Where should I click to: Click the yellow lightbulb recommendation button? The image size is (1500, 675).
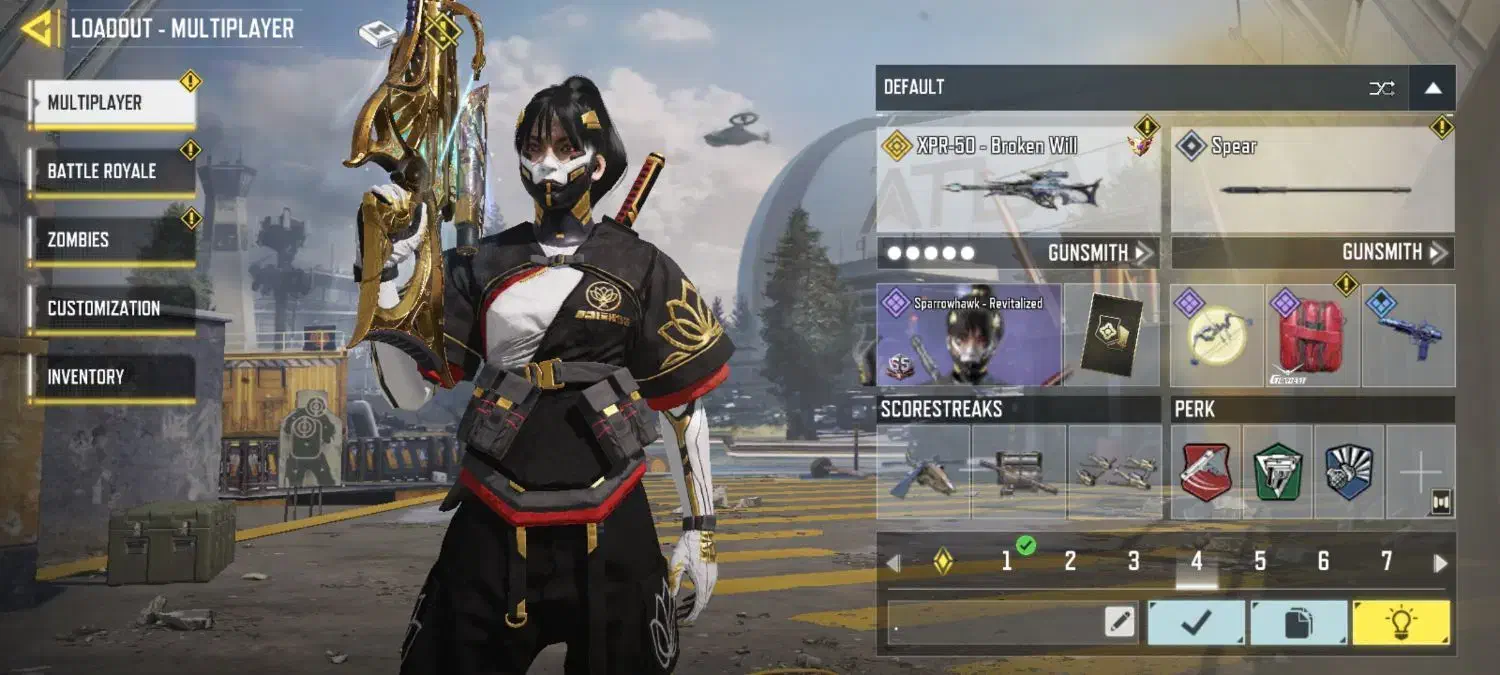pos(1400,623)
